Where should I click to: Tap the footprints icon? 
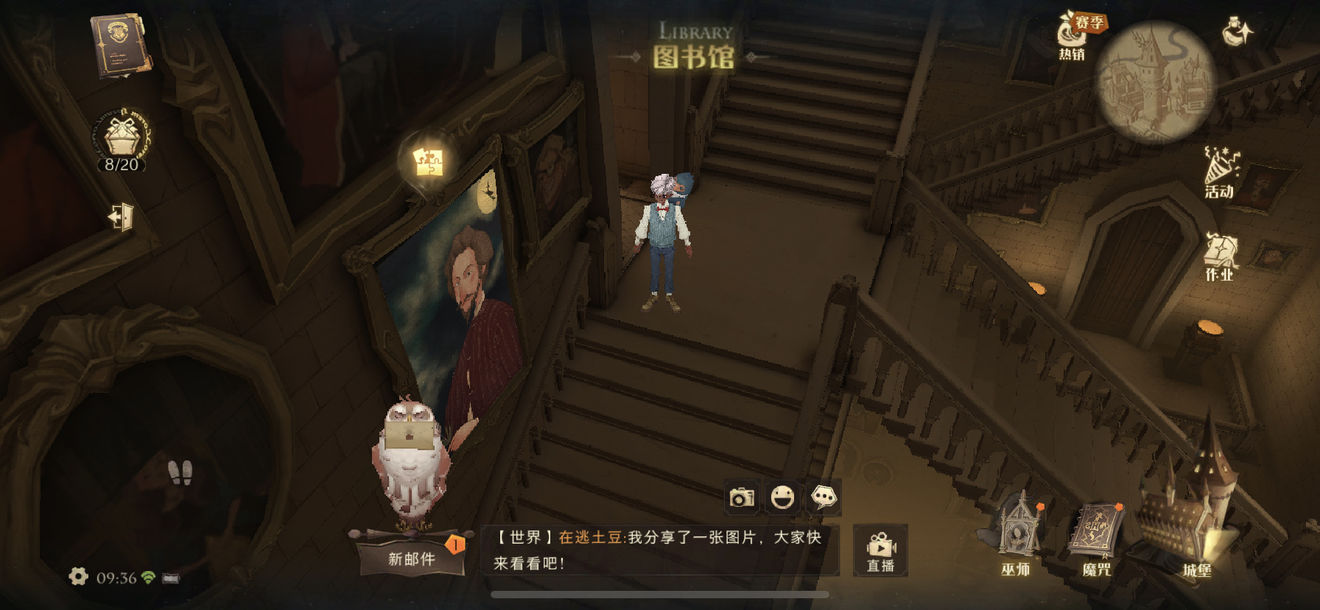coord(180,472)
